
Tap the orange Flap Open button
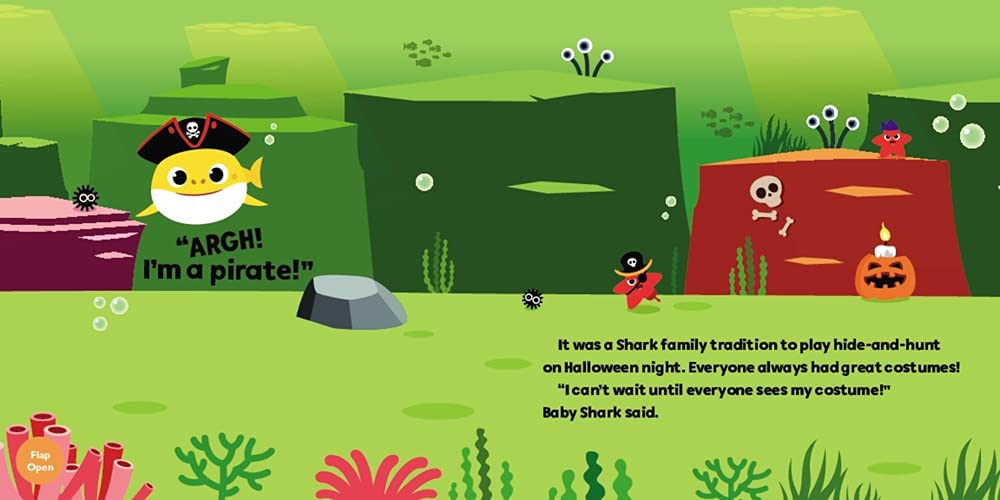(40, 461)
